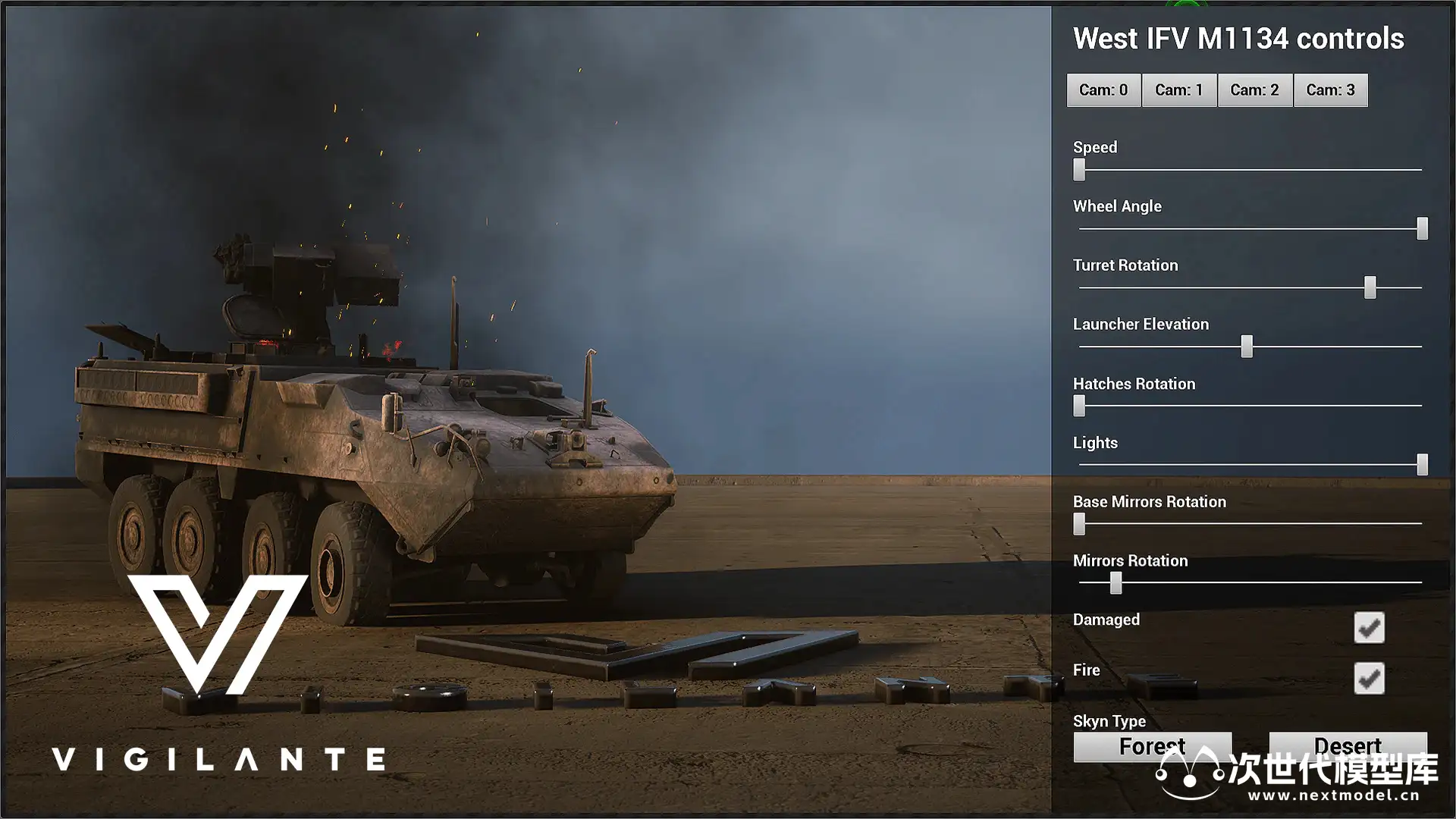Toggle the Damaged checkbox

coord(1369,628)
